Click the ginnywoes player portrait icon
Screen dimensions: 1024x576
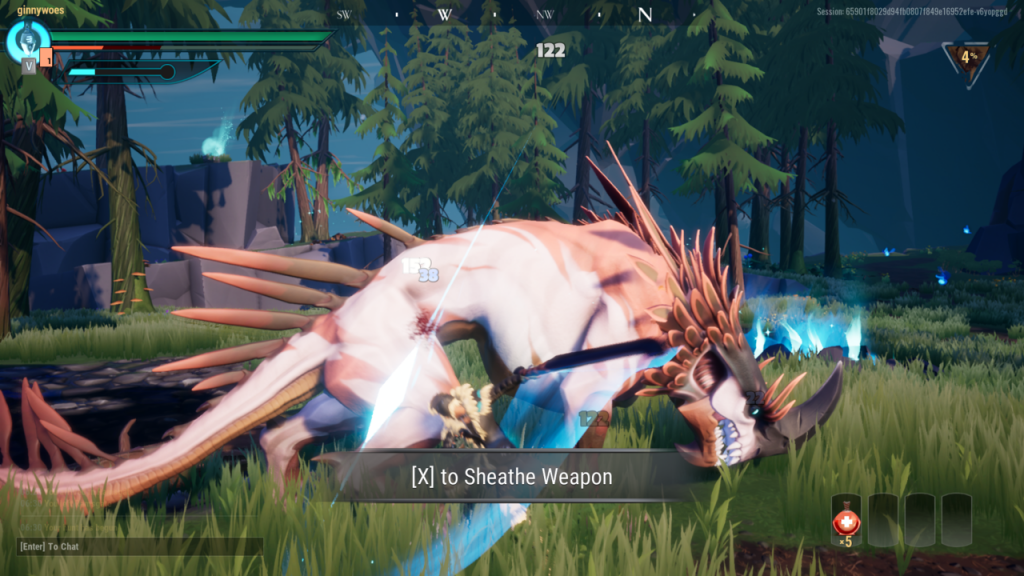27,40
